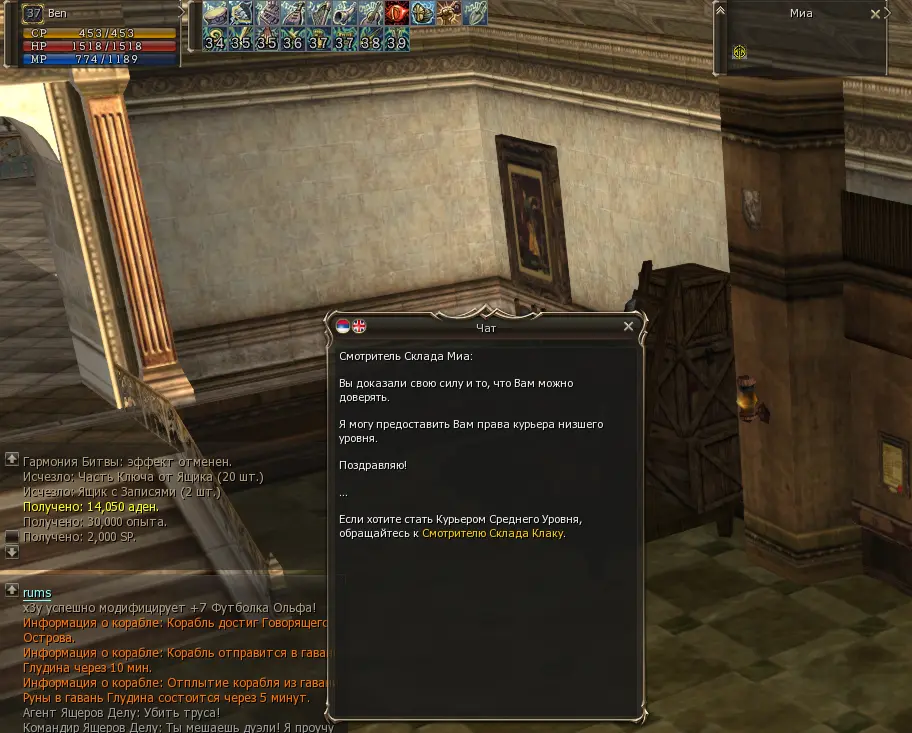Open the Смотрителю Склада Клаку link

pyautogui.click(x=493, y=533)
